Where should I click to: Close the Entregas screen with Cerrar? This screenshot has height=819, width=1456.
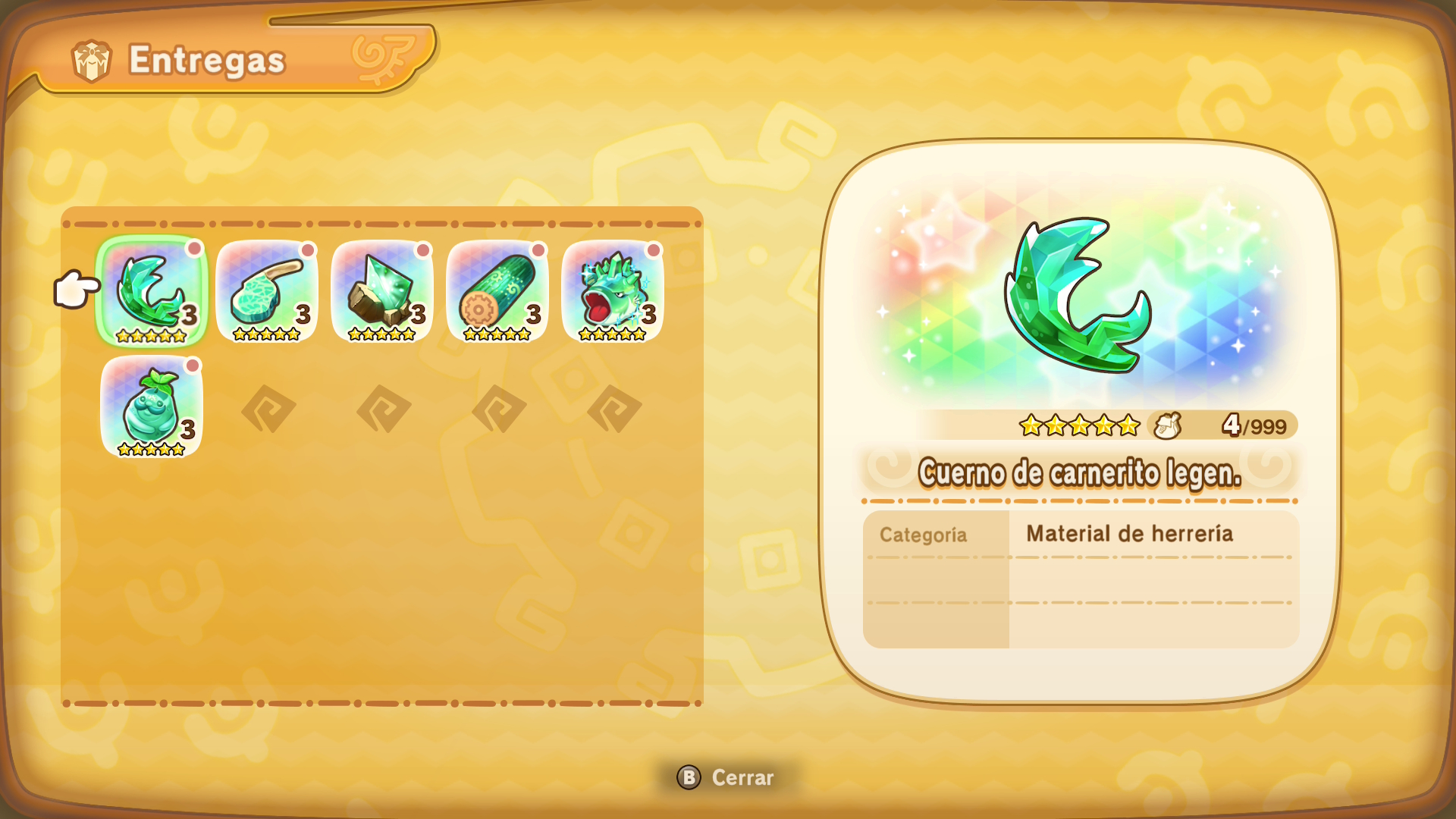click(x=726, y=777)
